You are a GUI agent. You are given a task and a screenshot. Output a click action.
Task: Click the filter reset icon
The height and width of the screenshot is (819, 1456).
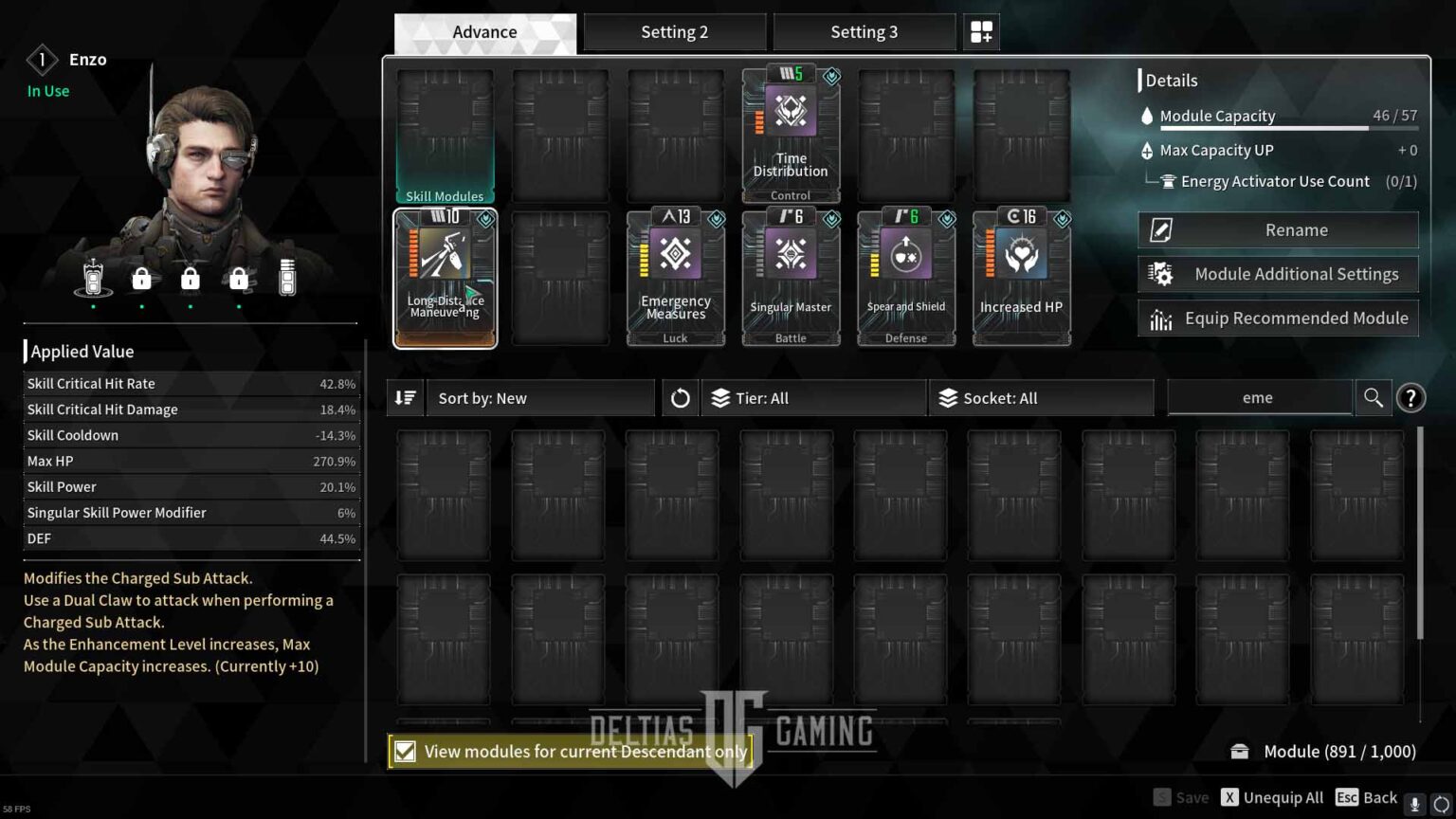pyautogui.click(x=680, y=397)
